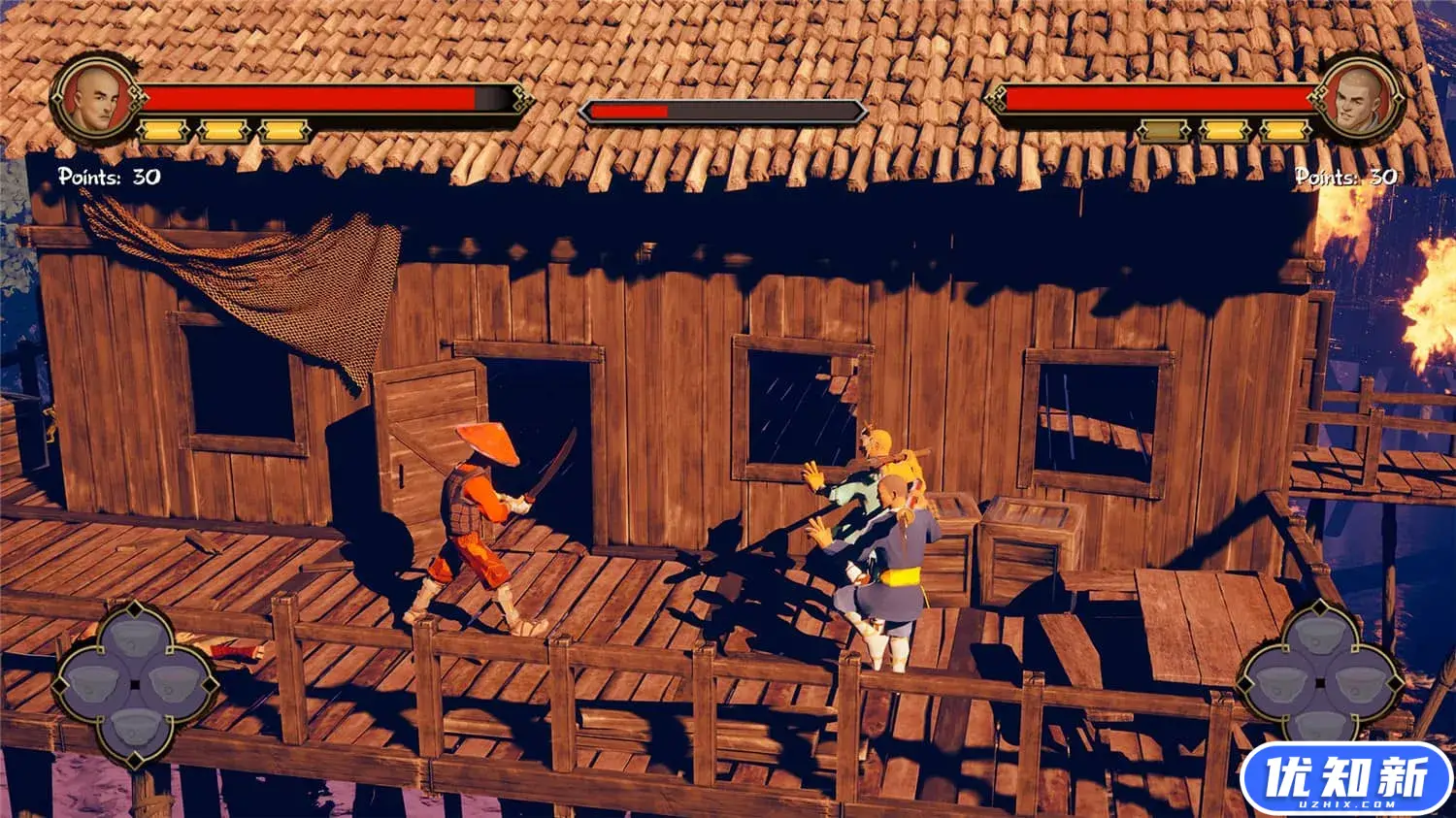Open player one's tea bowl wheel
1456x818 pixels.
[134, 683]
